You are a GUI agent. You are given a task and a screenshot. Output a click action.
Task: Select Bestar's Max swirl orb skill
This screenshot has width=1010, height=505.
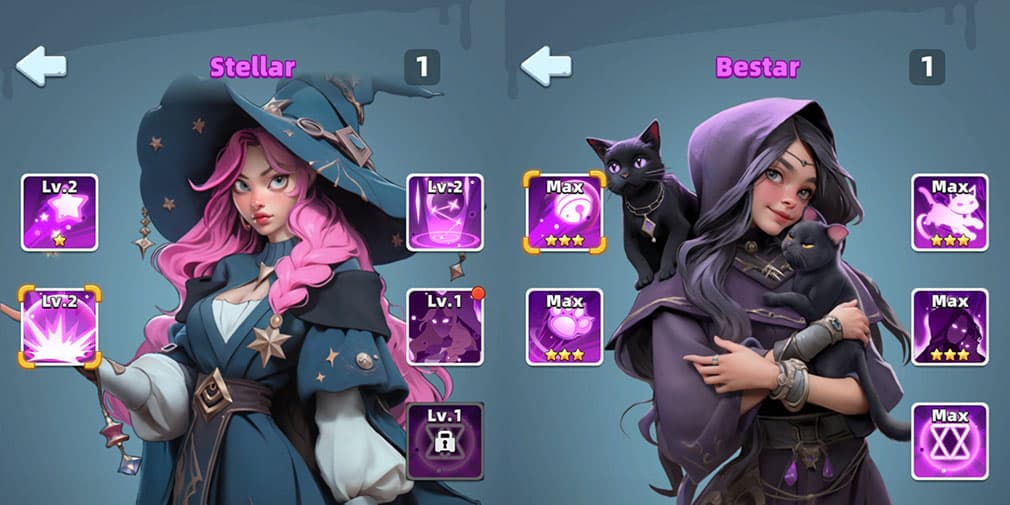(x=564, y=212)
